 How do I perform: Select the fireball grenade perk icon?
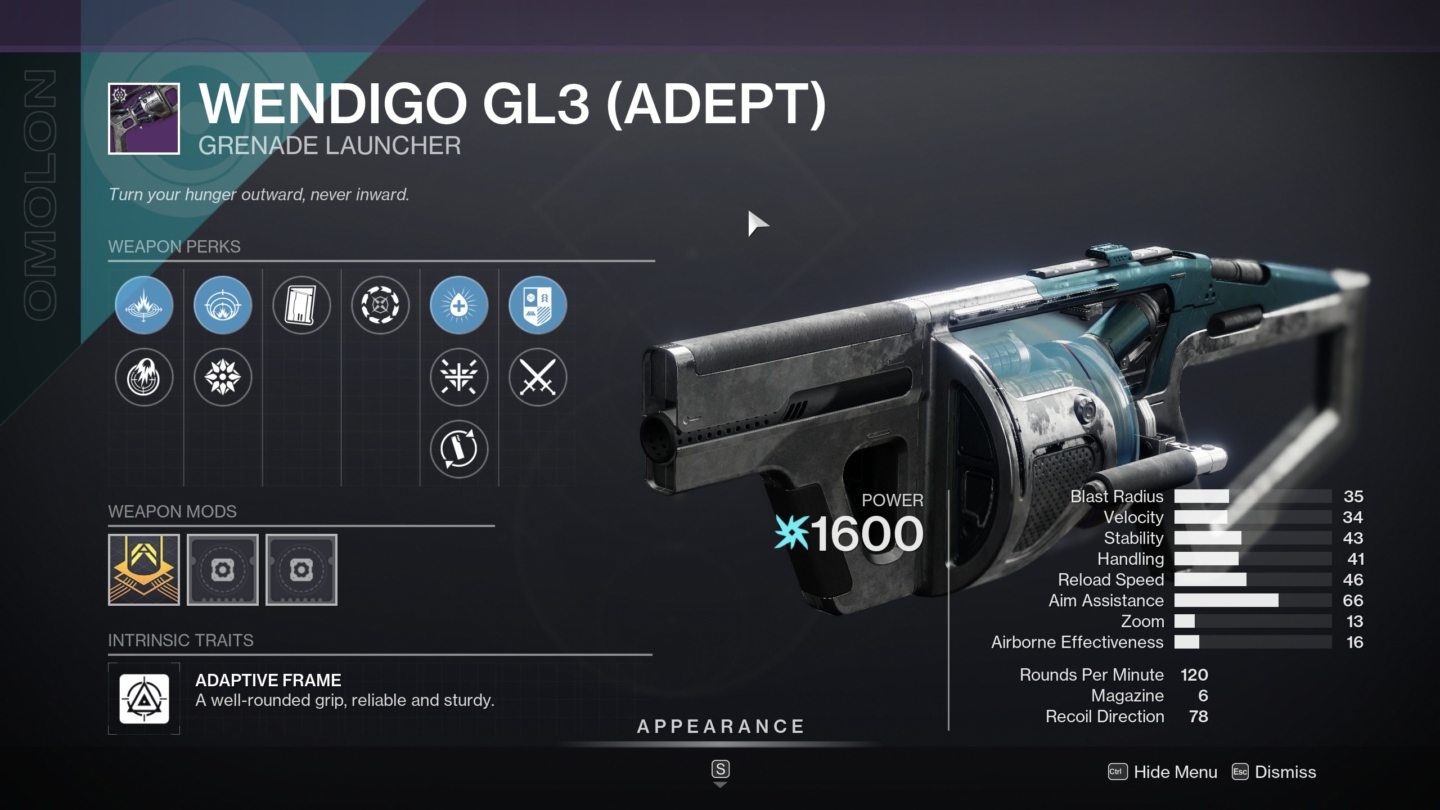click(144, 377)
